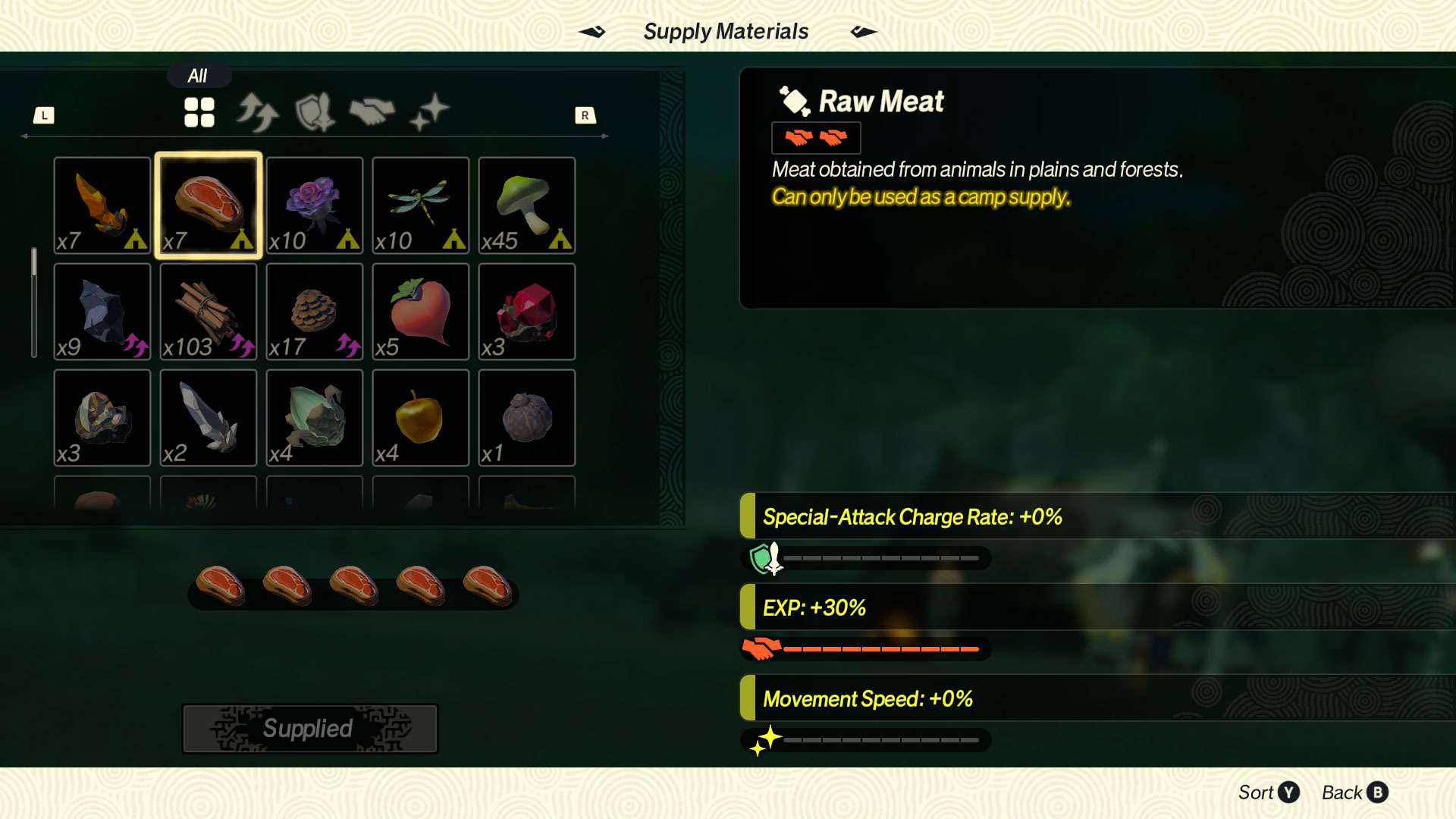This screenshot has height=819, width=1456.
Task: Cycle to the next menu with right arrow
Action: (863, 32)
